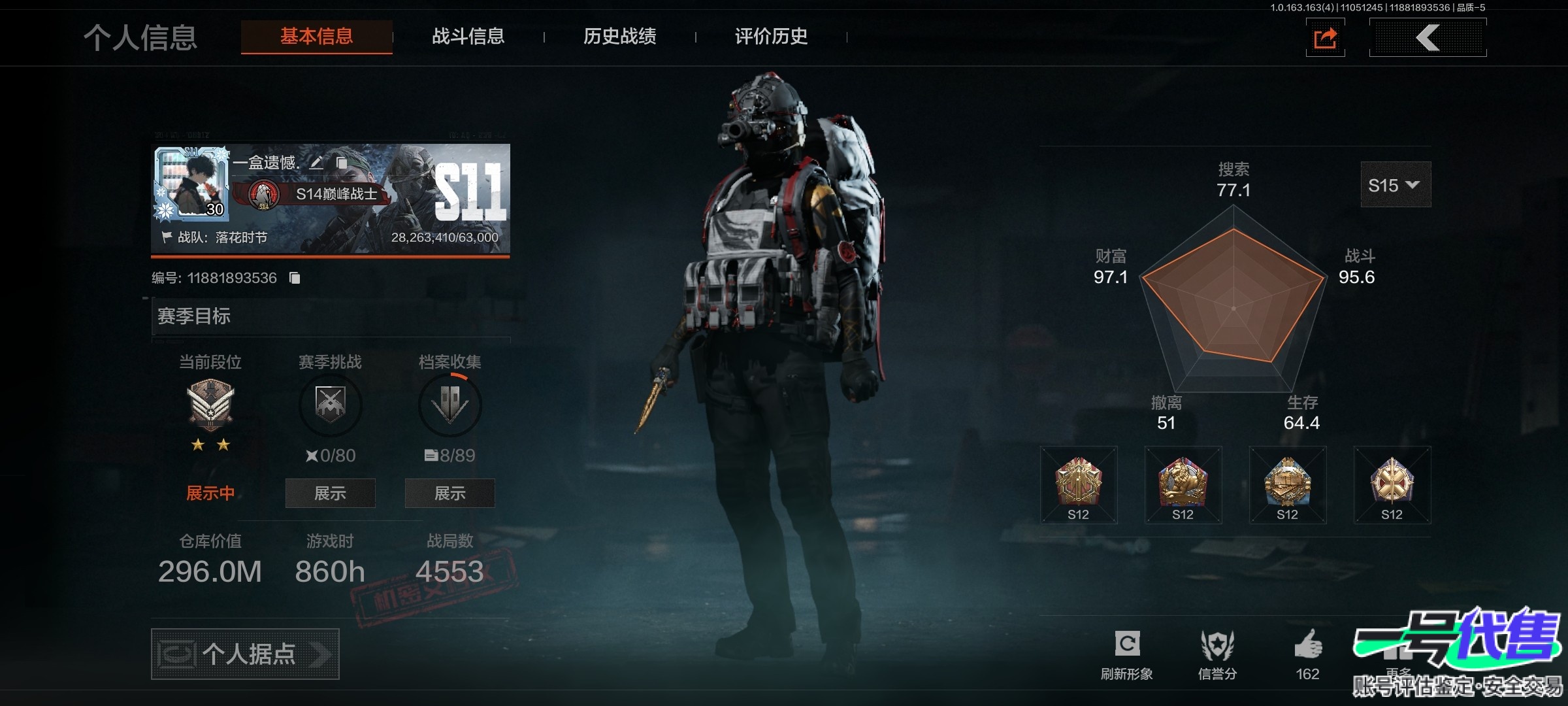
Task: Copy the player ID number 编号
Action: click(x=295, y=278)
